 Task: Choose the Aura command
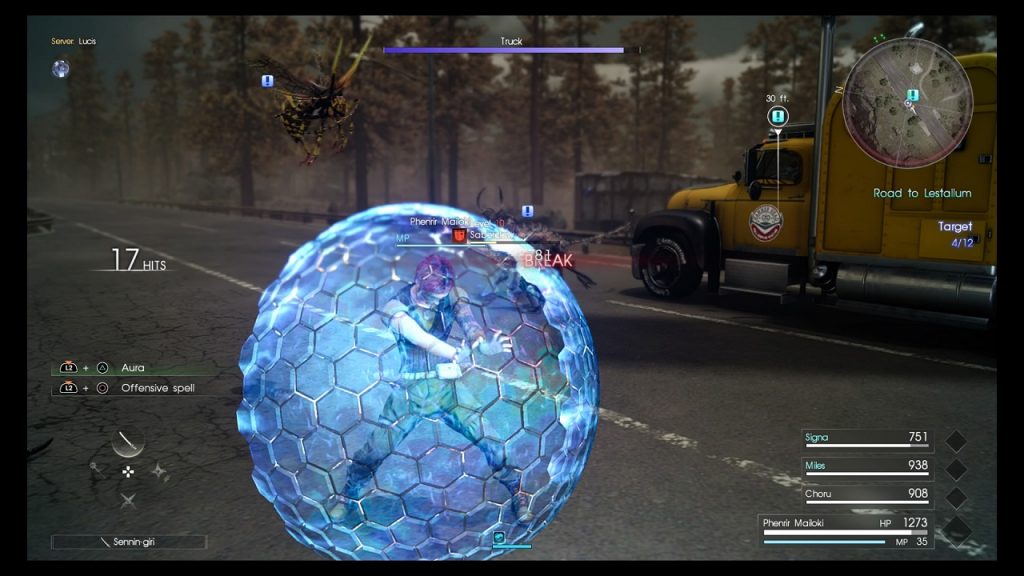[x=133, y=368]
